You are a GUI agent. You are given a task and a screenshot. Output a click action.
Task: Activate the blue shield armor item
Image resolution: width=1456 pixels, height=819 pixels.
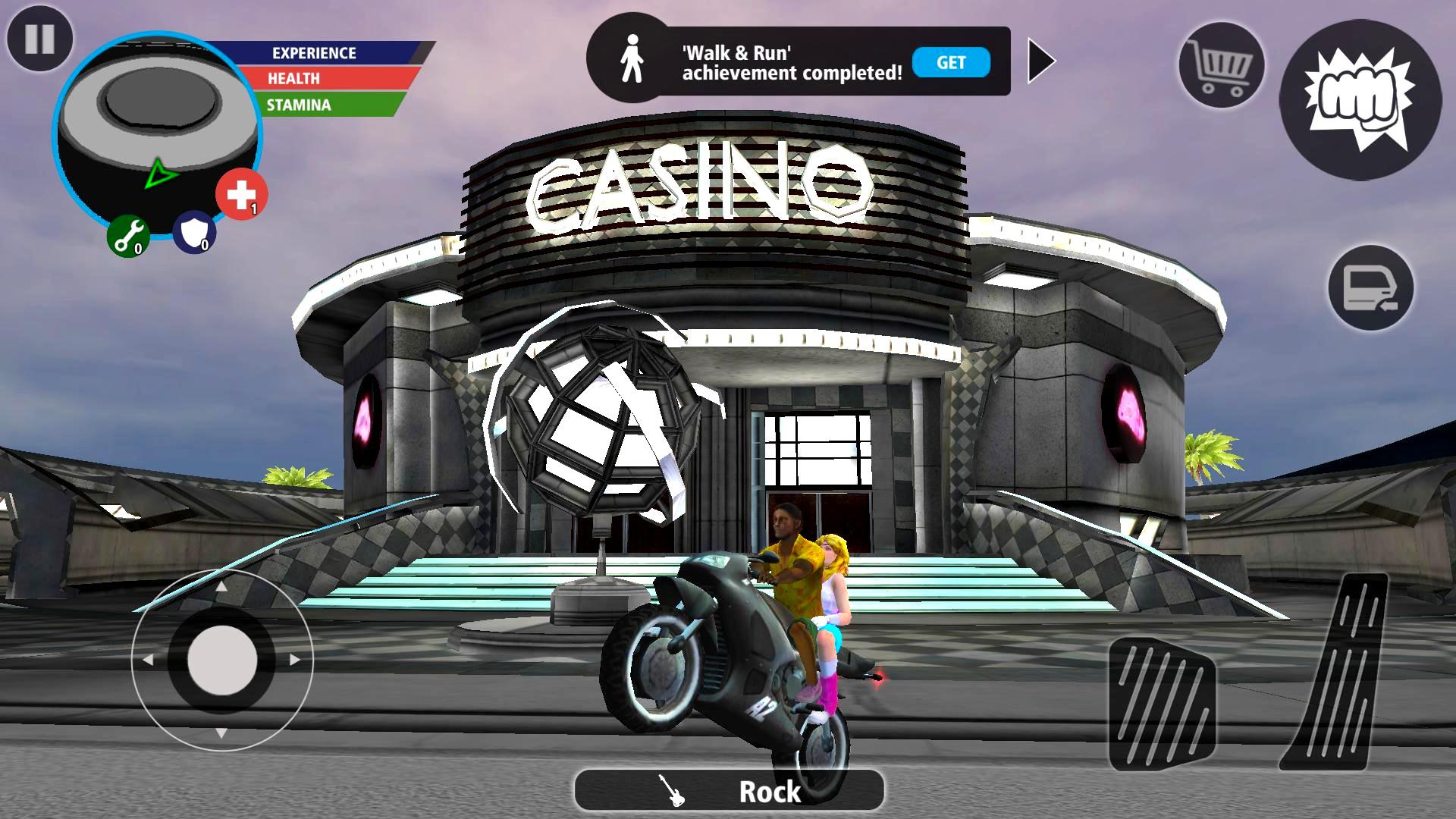(194, 233)
